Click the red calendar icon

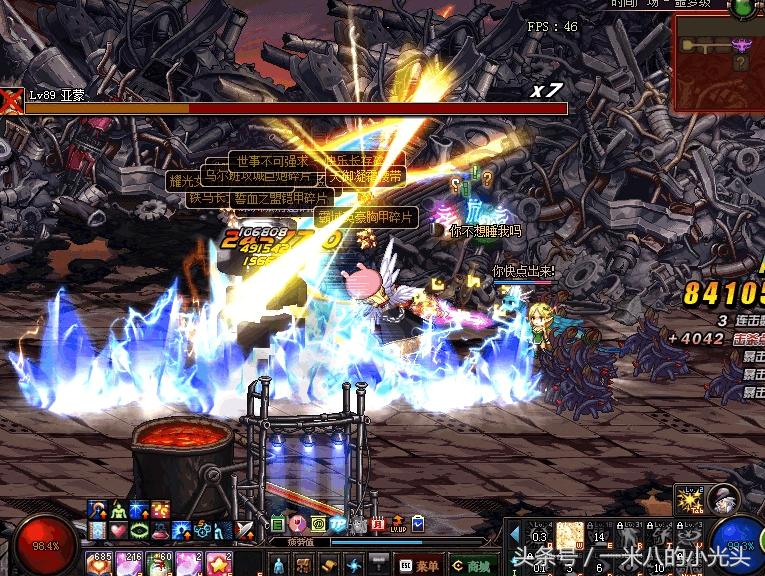coord(378,524)
